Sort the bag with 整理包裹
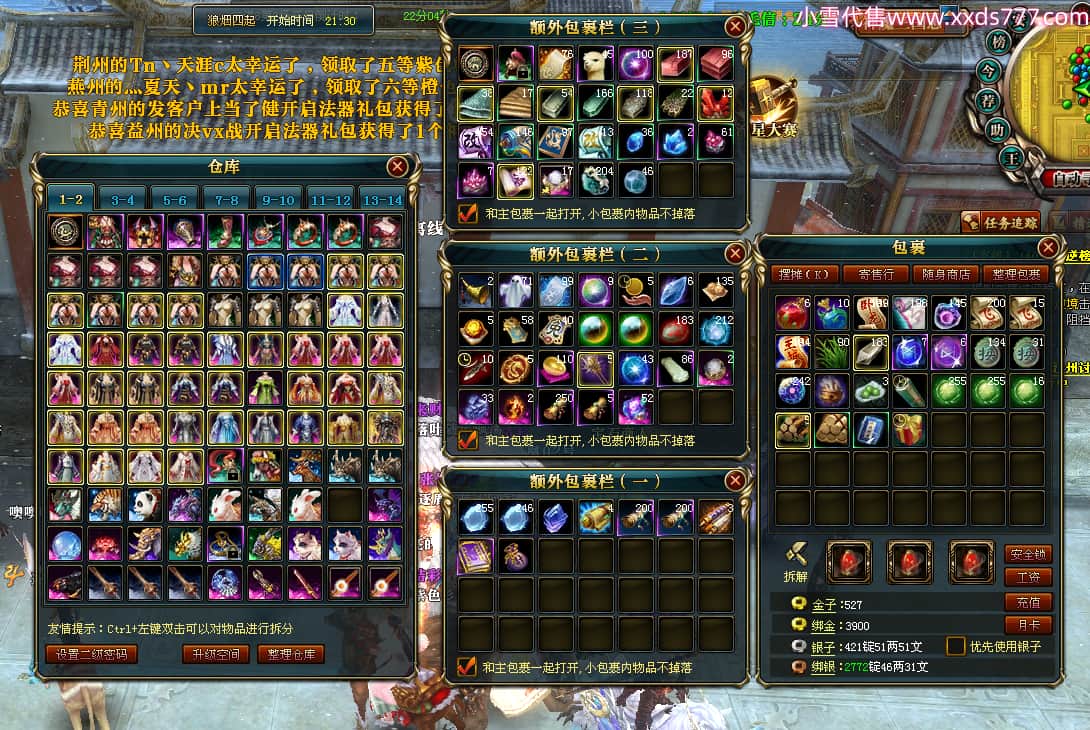The height and width of the screenshot is (730, 1090). click(1014, 274)
